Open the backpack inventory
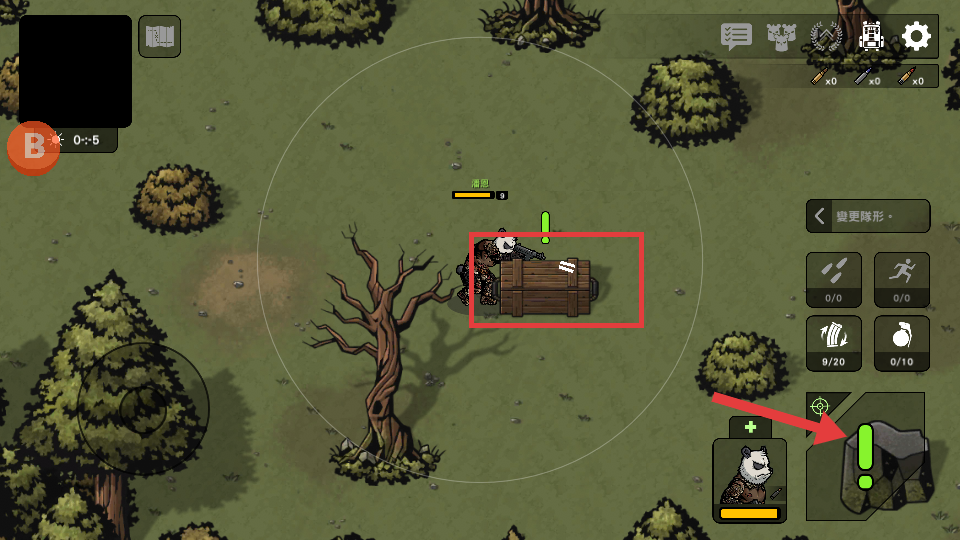 (872, 37)
